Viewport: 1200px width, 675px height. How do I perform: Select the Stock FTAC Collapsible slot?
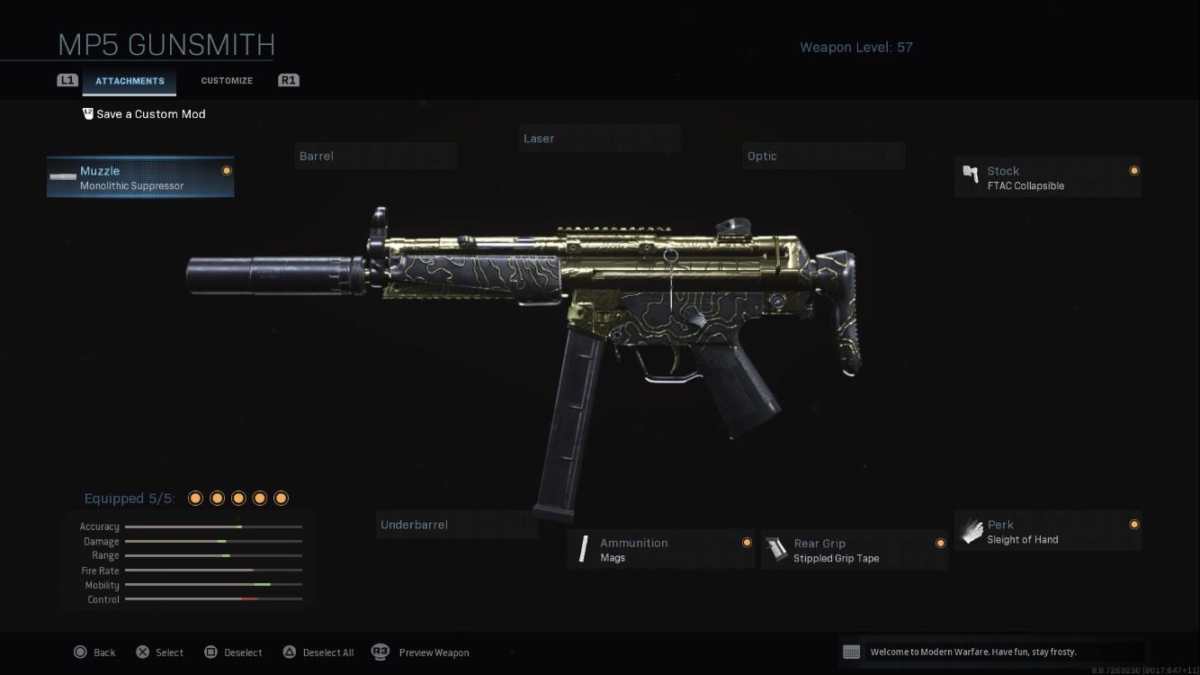tap(1047, 177)
